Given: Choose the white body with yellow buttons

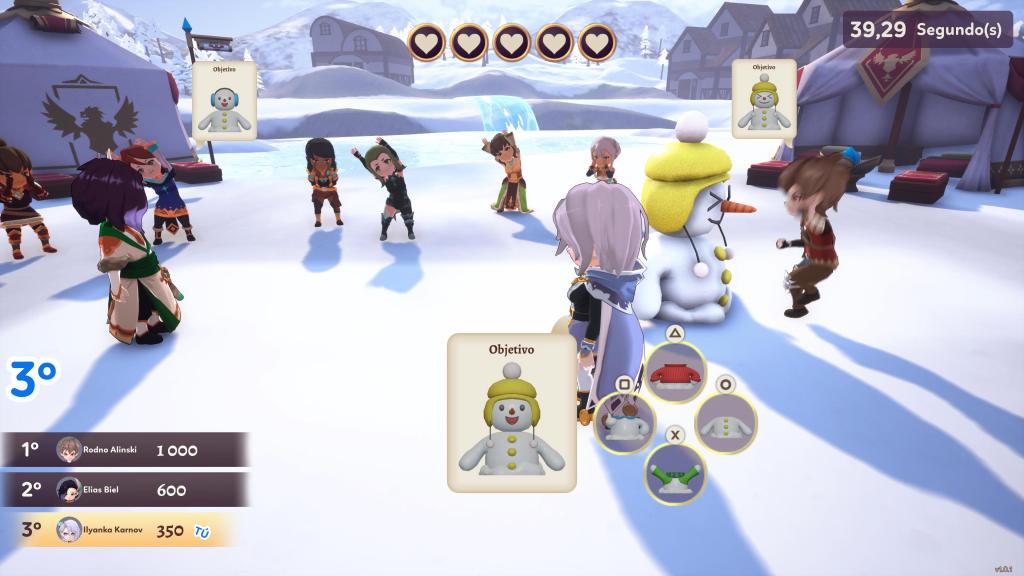Looking at the screenshot, I should point(725,422).
